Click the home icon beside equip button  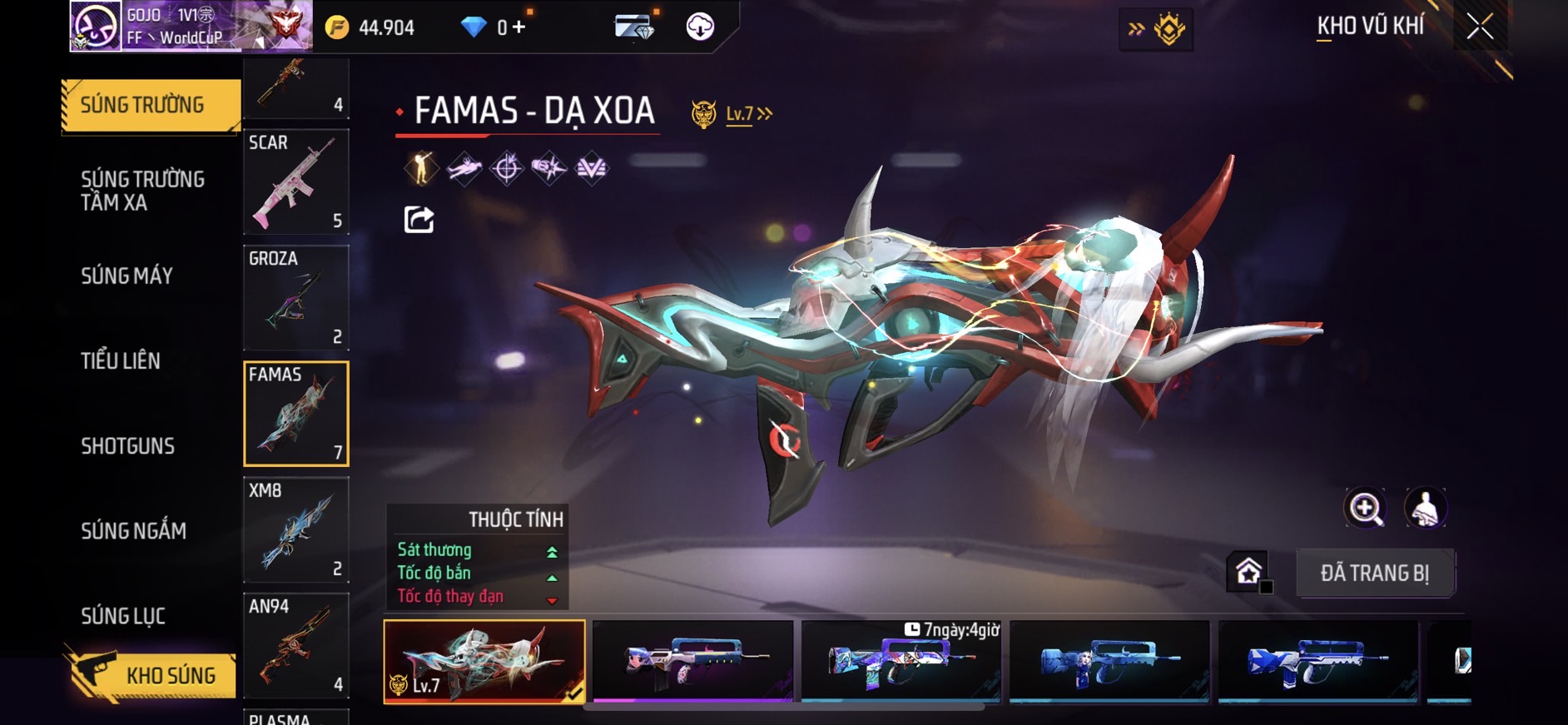coord(1248,572)
